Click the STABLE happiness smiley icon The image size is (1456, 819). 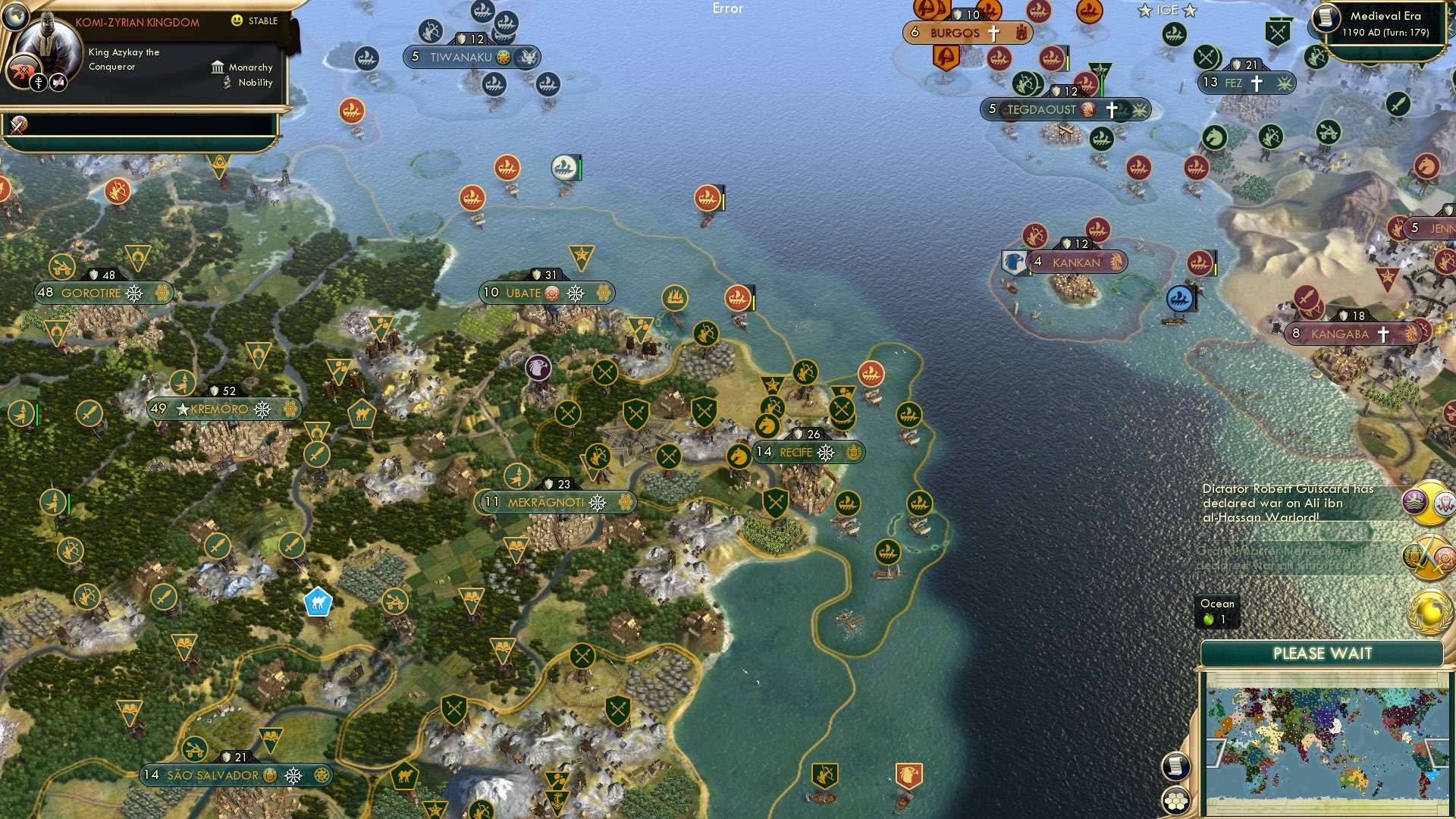[237, 22]
